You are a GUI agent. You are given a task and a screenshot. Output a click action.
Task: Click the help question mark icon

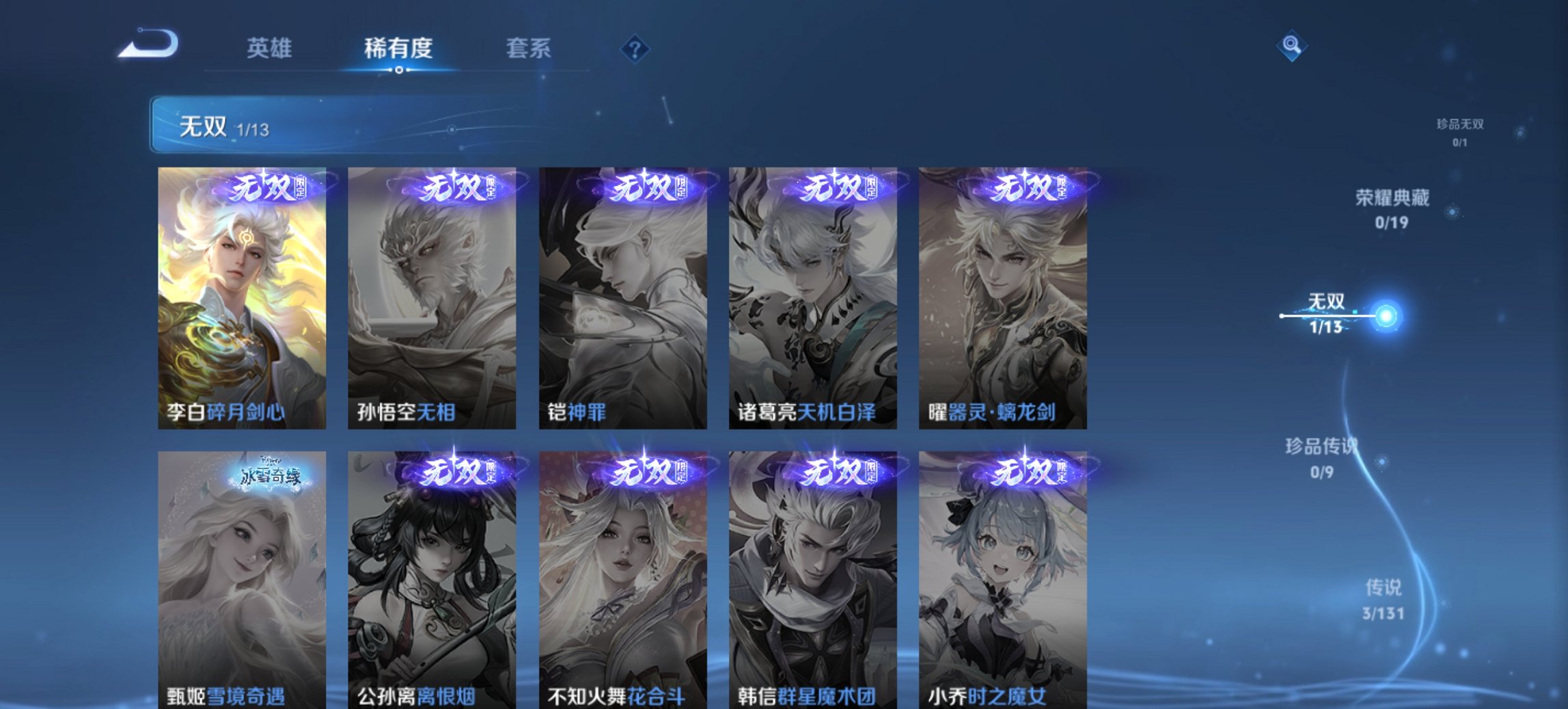(634, 49)
